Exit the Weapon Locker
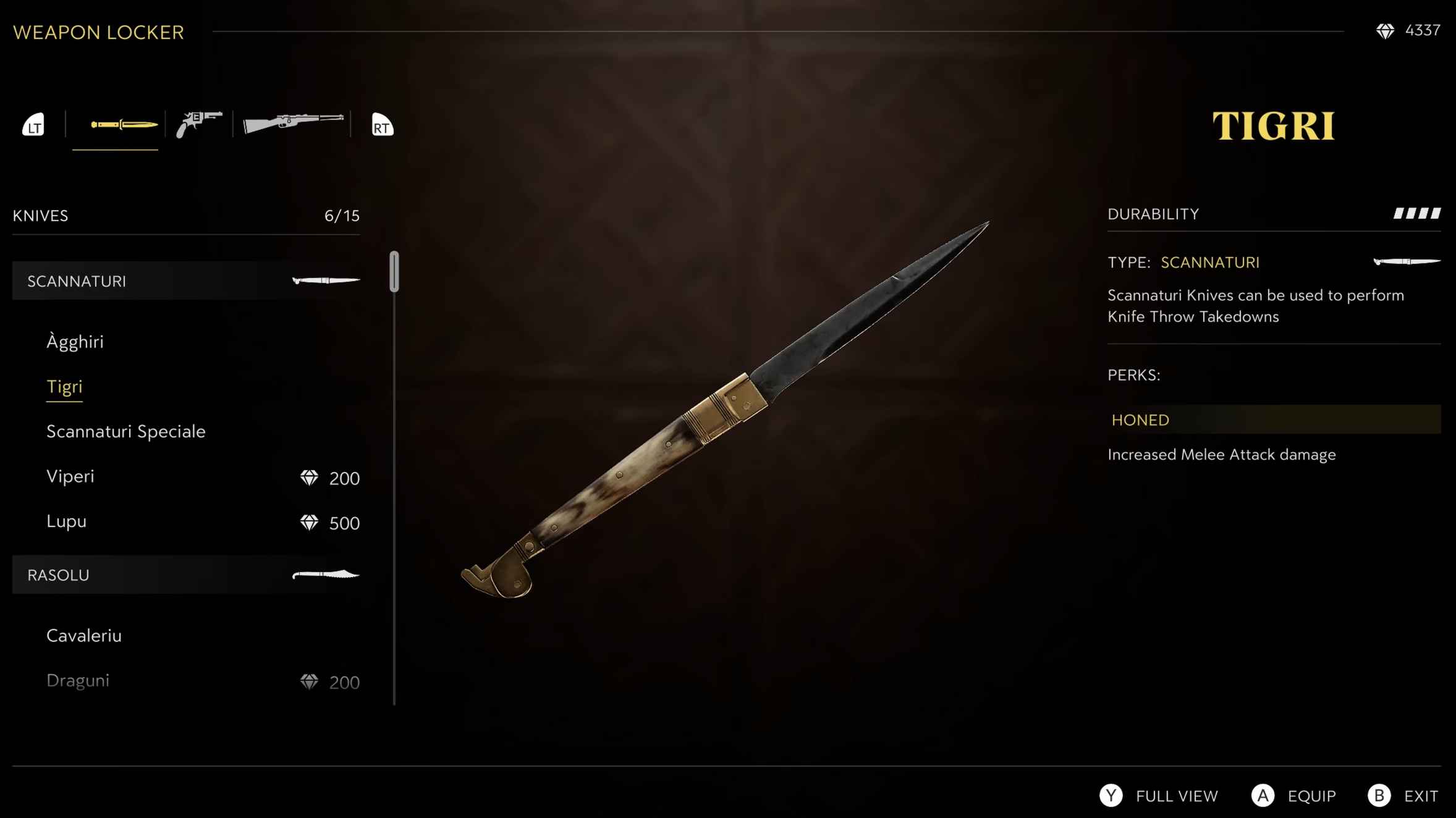Screen dimensions: 1456x818 click(1403, 796)
